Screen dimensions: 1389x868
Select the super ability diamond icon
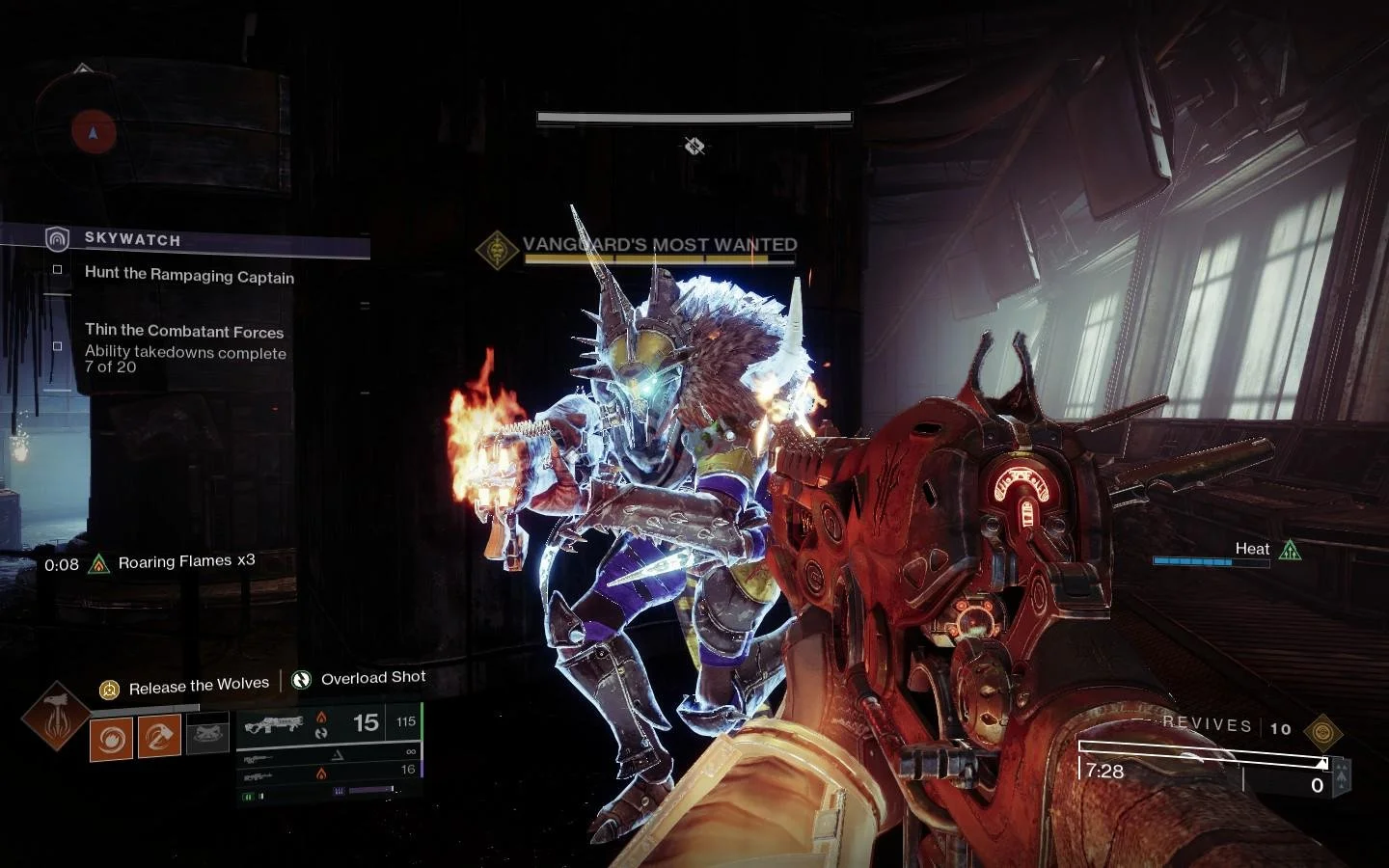pyautogui.click(x=56, y=716)
